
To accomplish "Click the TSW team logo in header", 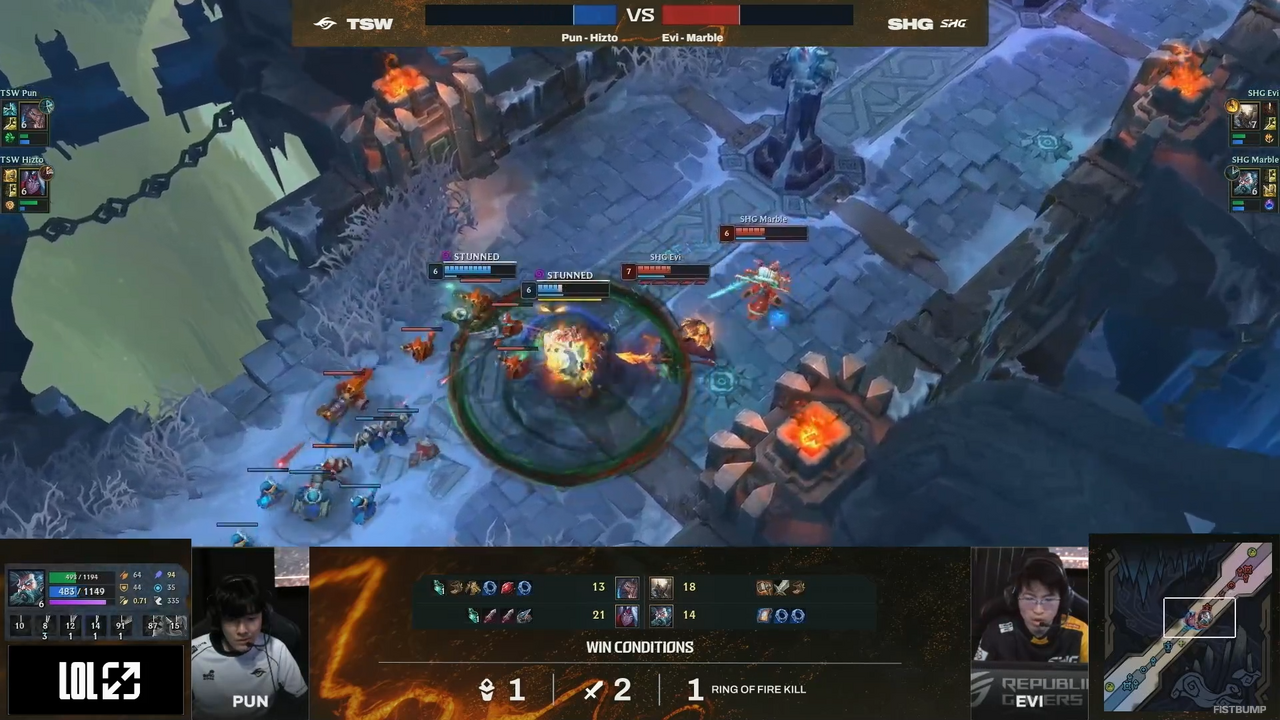I will pyautogui.click(x=325, y=23).
